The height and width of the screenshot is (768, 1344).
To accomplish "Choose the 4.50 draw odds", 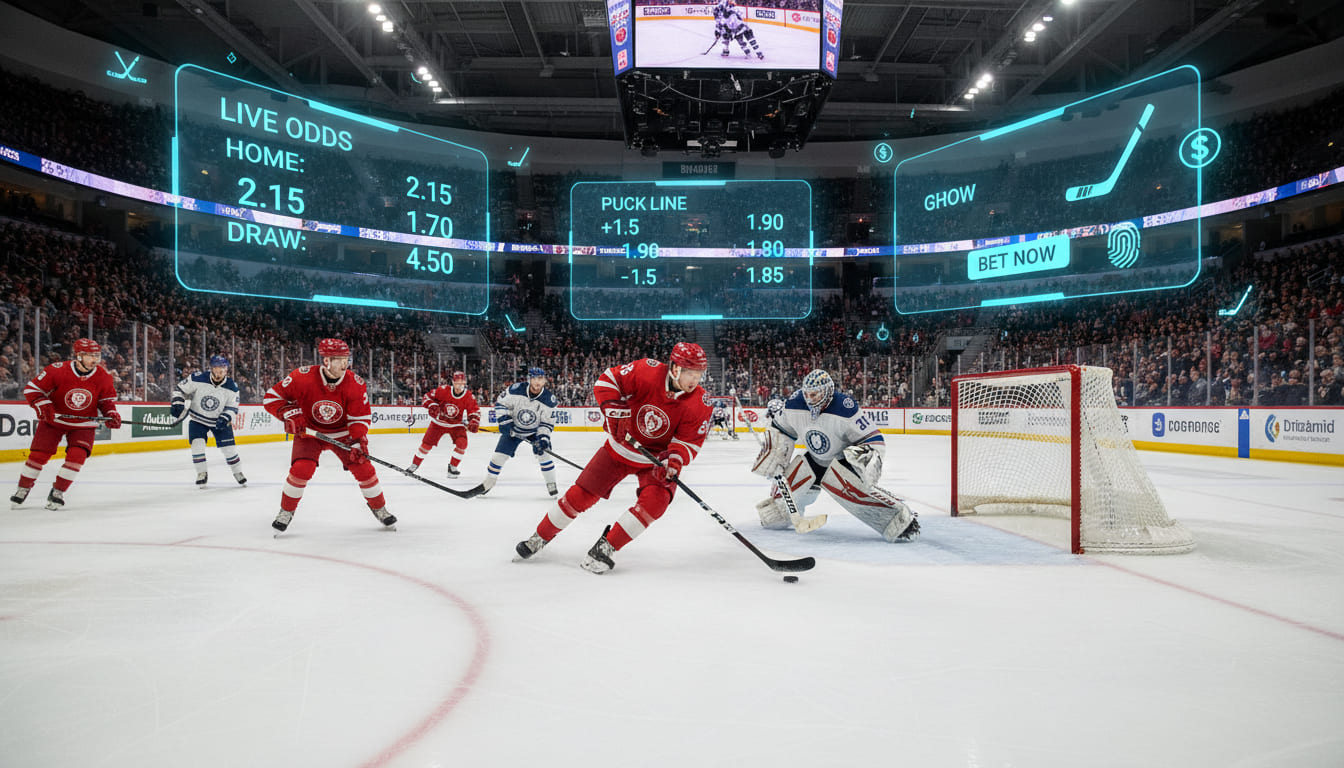I will coord(430,261).
